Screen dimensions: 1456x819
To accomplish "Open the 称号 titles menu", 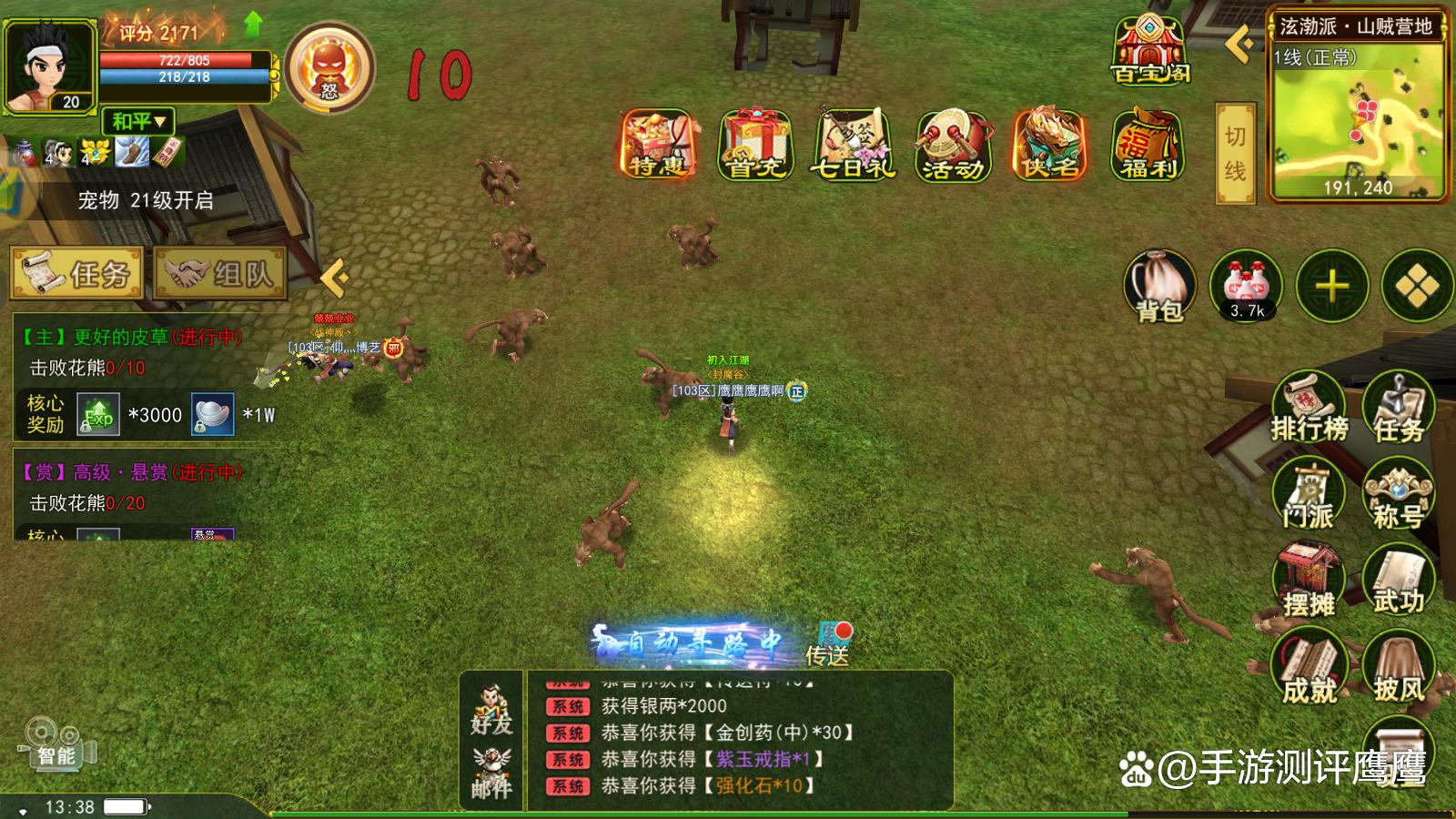I will click(1398, 496).
